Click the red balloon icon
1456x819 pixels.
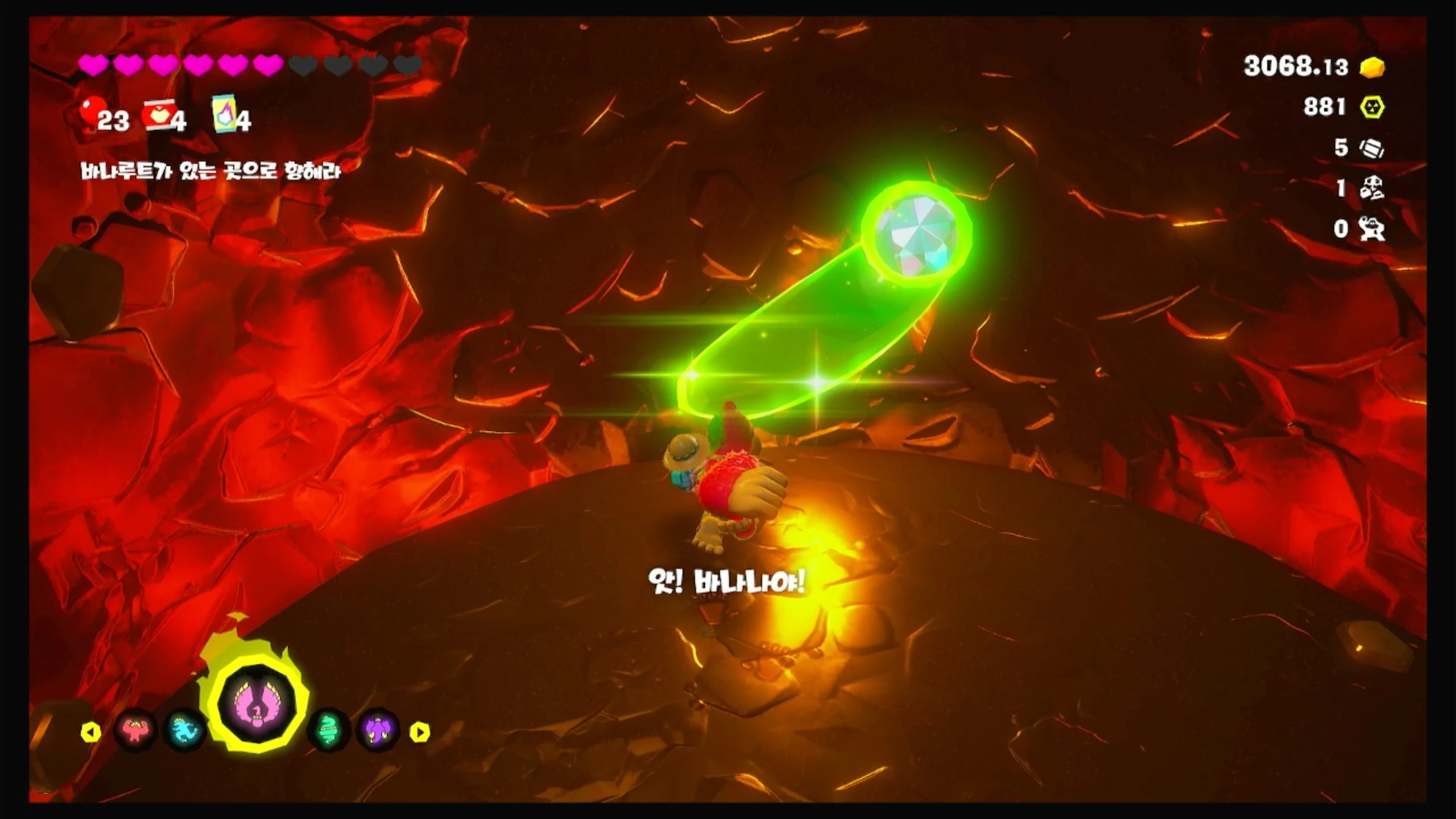point(89,111)
